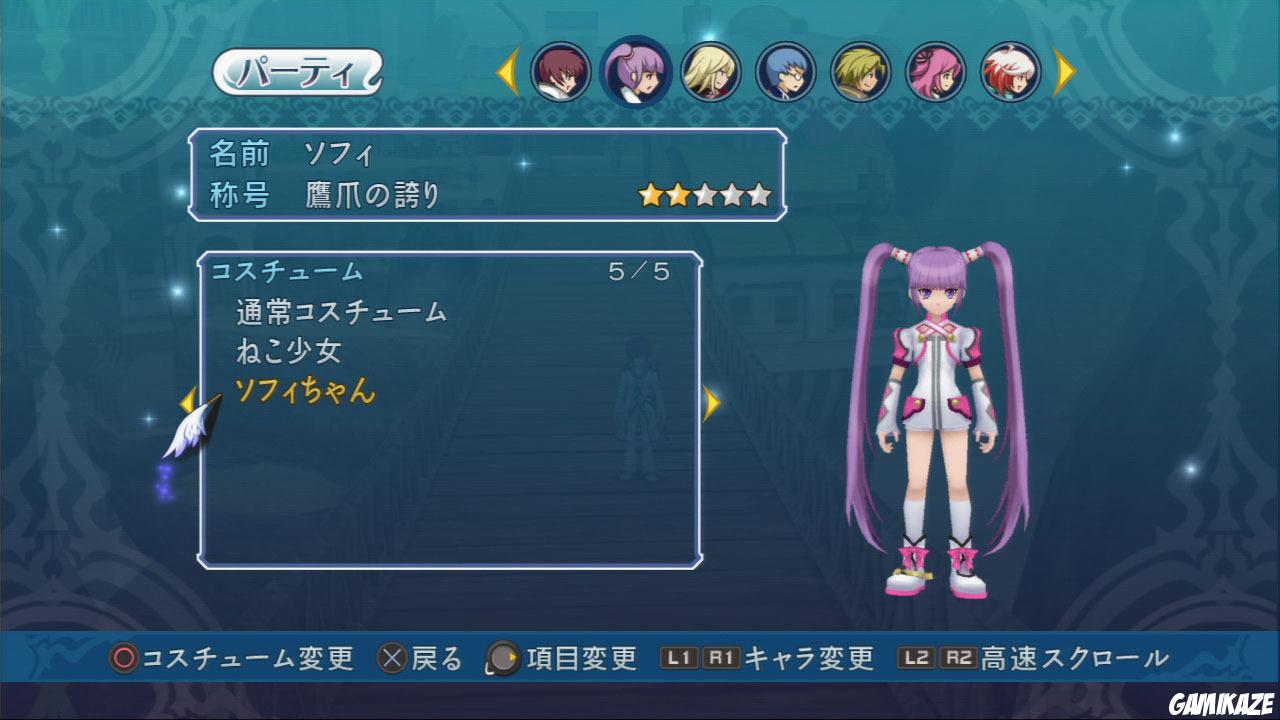This screenshot has height=720, width=1280.
Task: Click the third star in the title rating
Action: tap(705, 192)
